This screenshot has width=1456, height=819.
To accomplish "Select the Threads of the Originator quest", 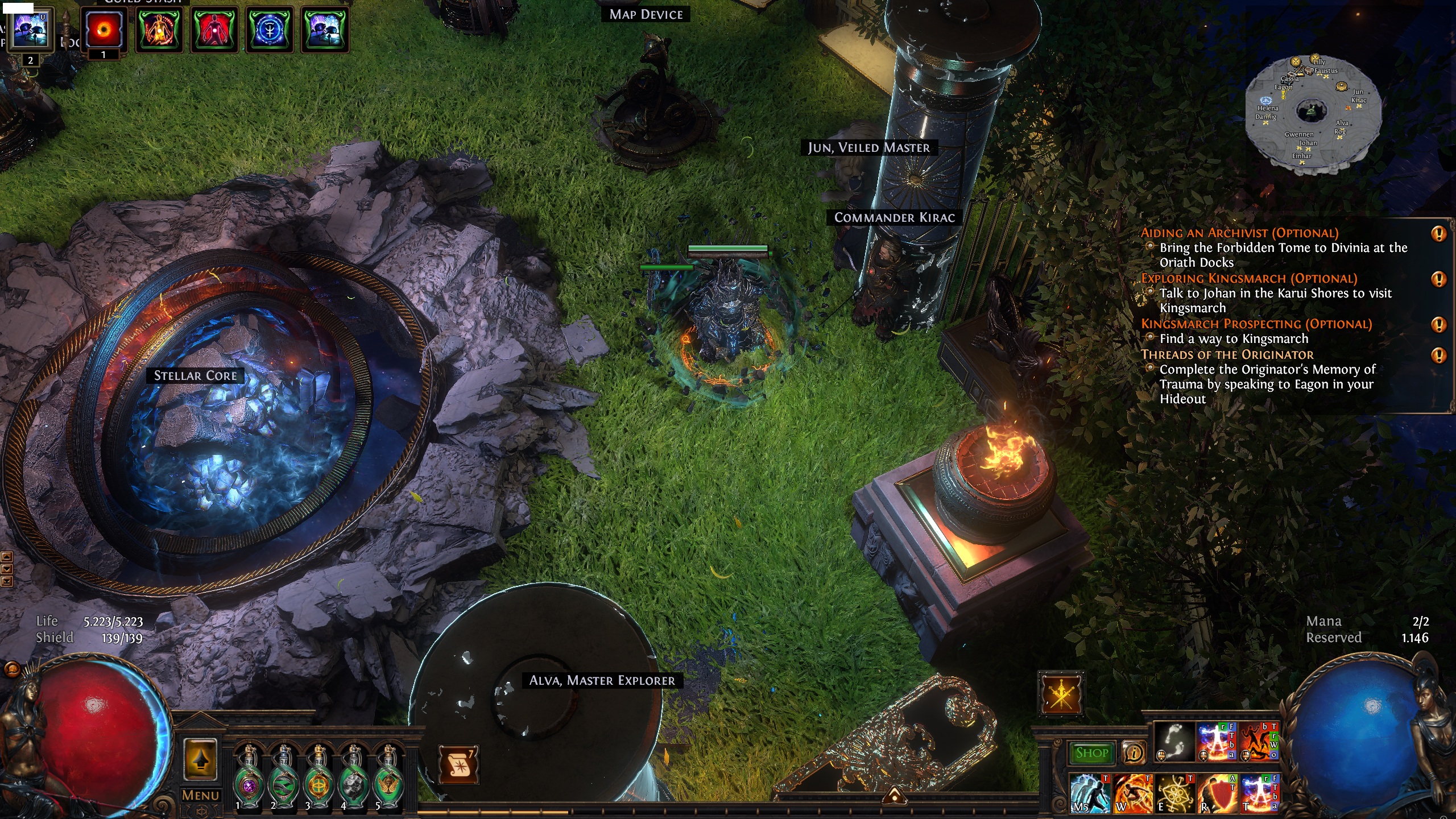I will pos(1227,354).
